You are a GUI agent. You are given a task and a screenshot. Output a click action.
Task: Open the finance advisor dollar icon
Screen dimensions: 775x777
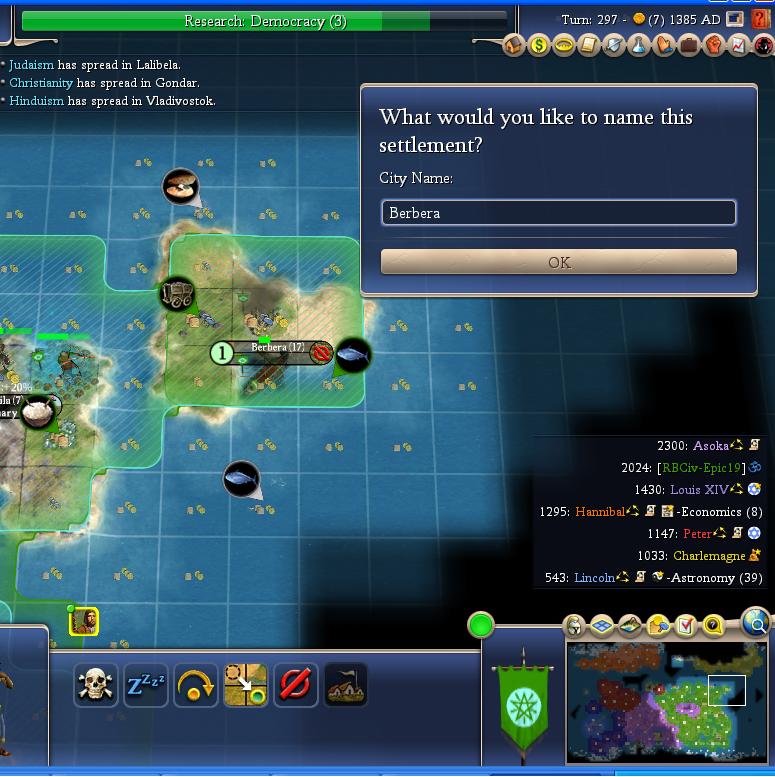tap(539, 45)
